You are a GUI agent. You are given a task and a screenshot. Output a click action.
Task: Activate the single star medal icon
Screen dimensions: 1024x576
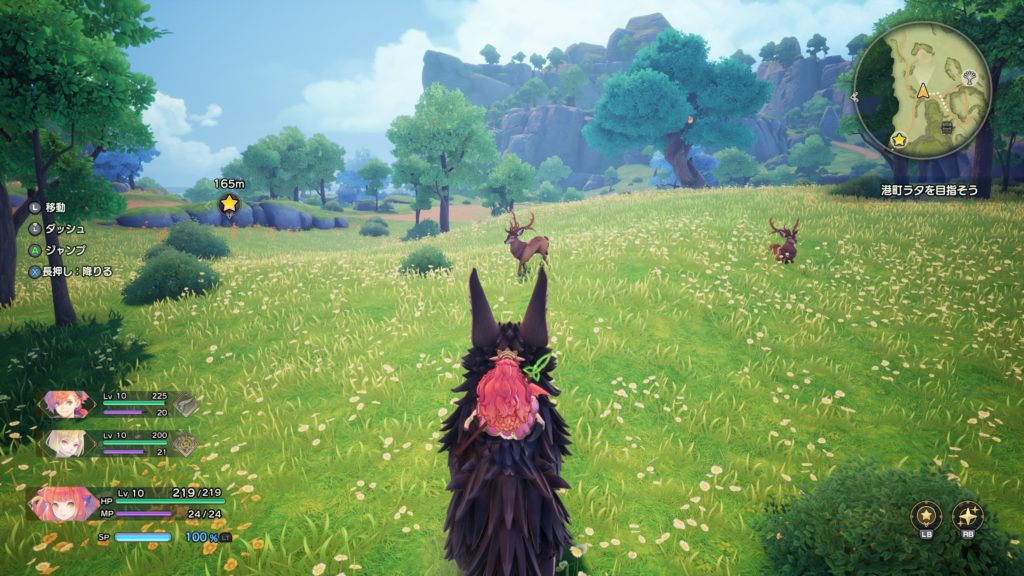point(926,516)
